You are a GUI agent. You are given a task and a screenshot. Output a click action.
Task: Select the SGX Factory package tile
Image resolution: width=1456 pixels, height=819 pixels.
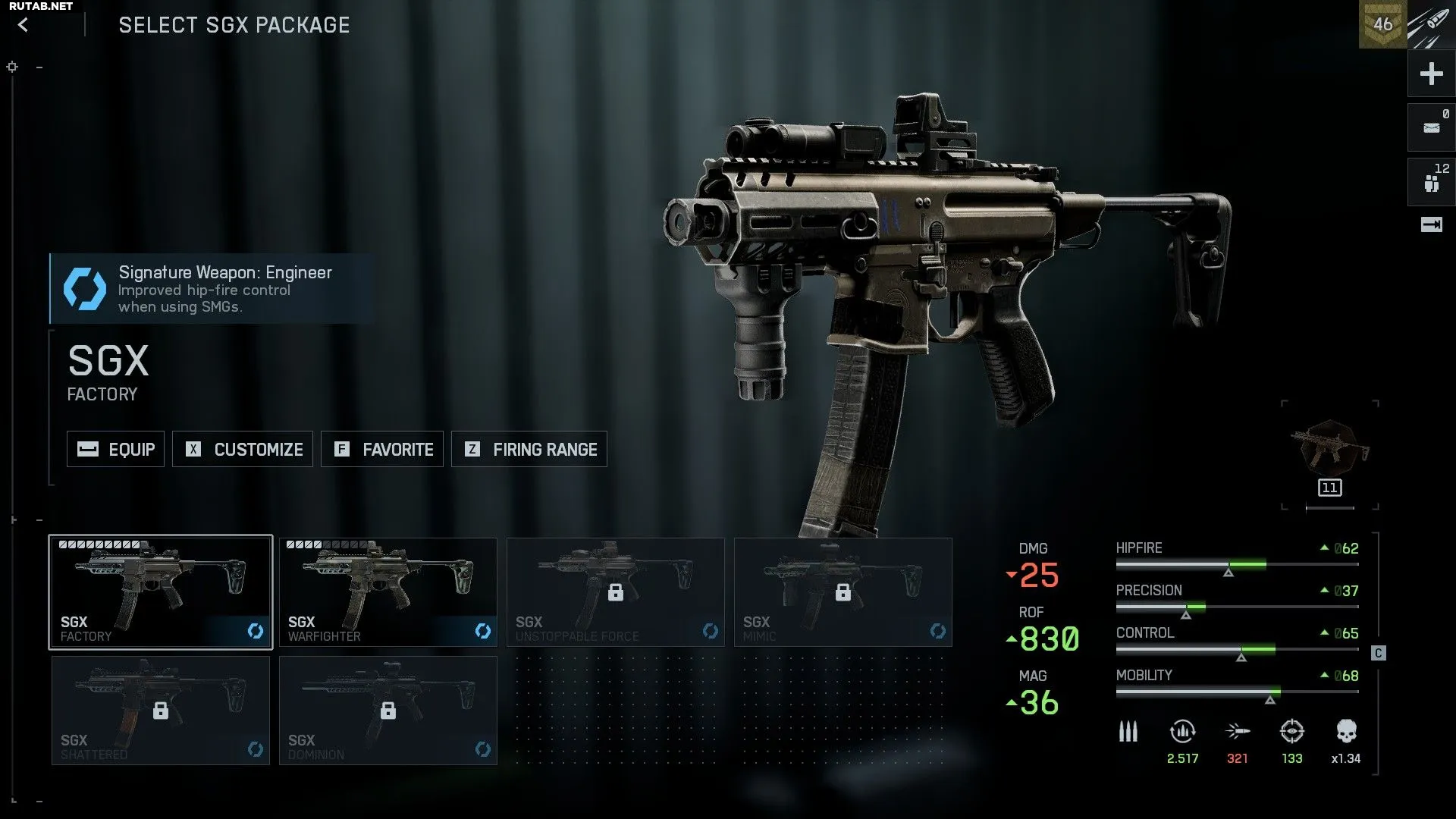[161, 592]
